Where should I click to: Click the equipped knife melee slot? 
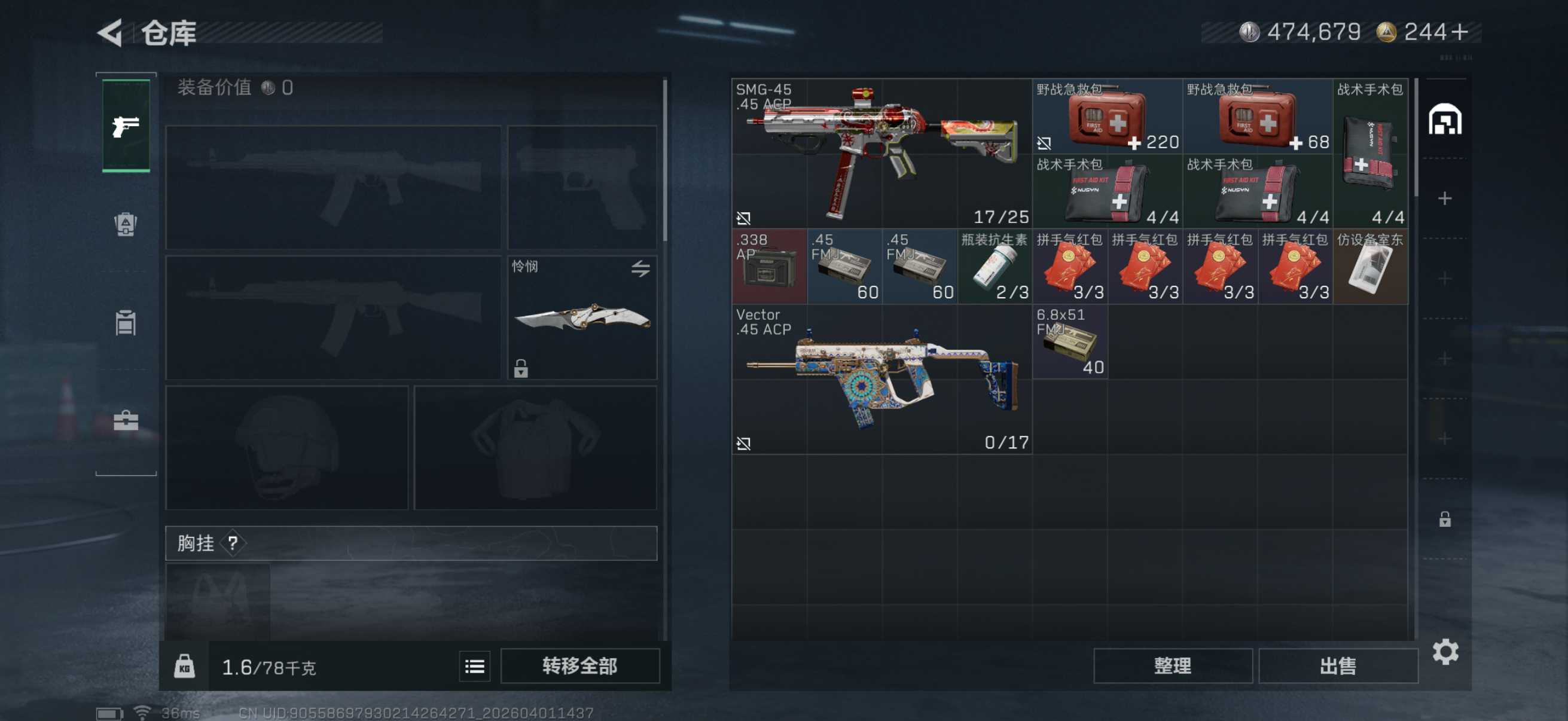pos(582,317)
